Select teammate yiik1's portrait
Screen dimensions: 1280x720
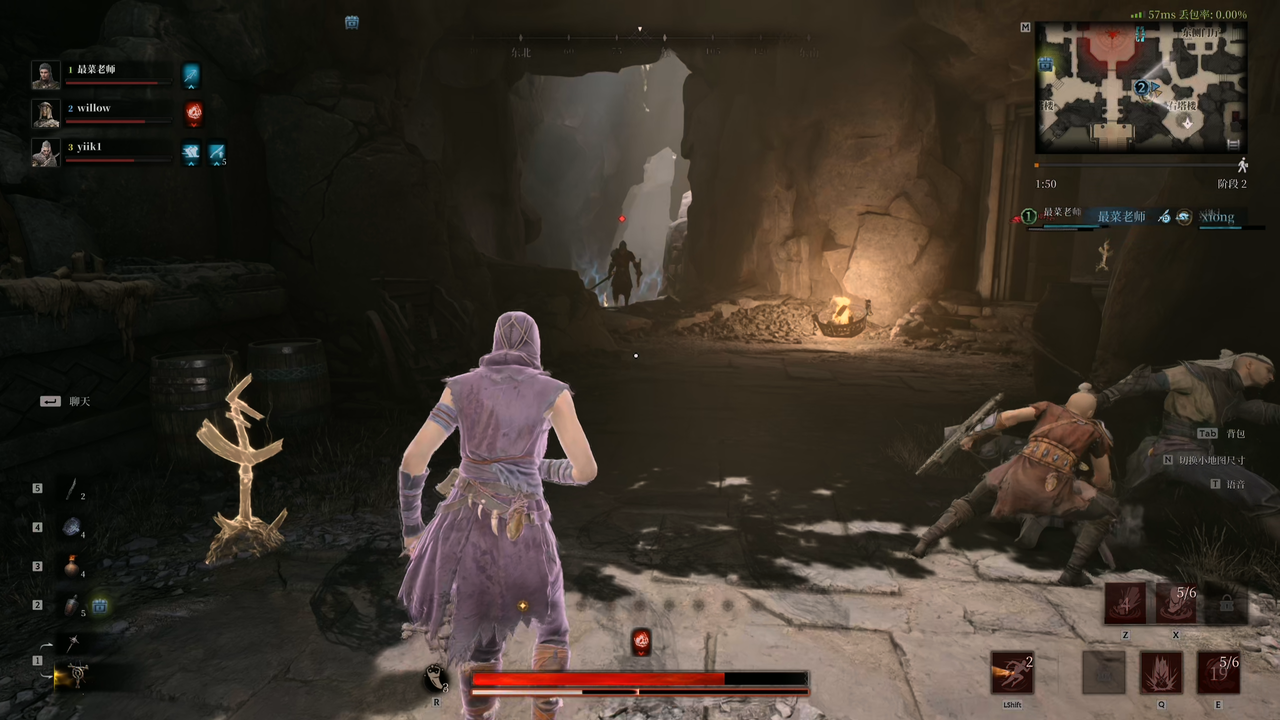click(x=45, y=152)
